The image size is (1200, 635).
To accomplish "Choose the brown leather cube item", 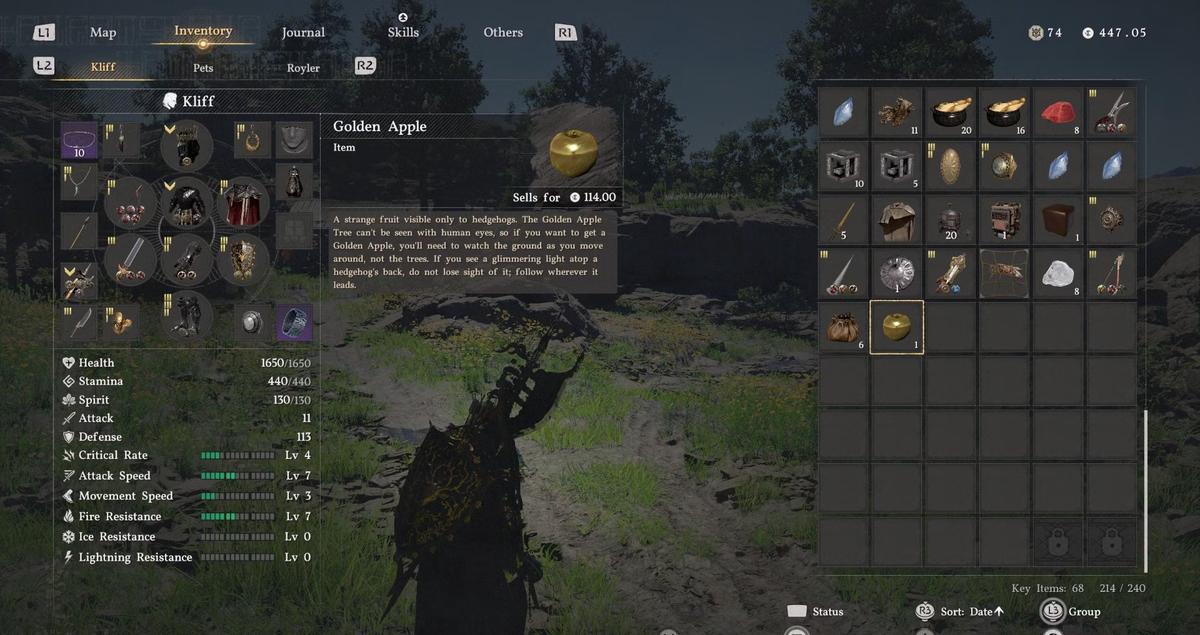I will [1057, 219].
